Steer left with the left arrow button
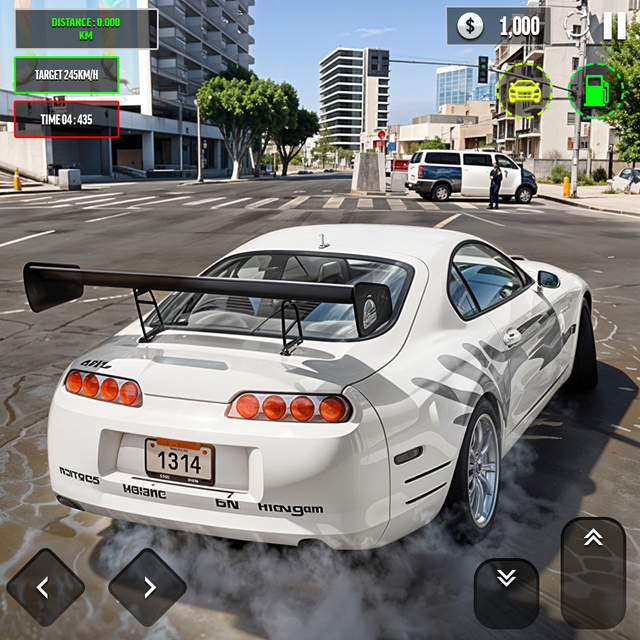640x640 pixels. click(45, 587)
